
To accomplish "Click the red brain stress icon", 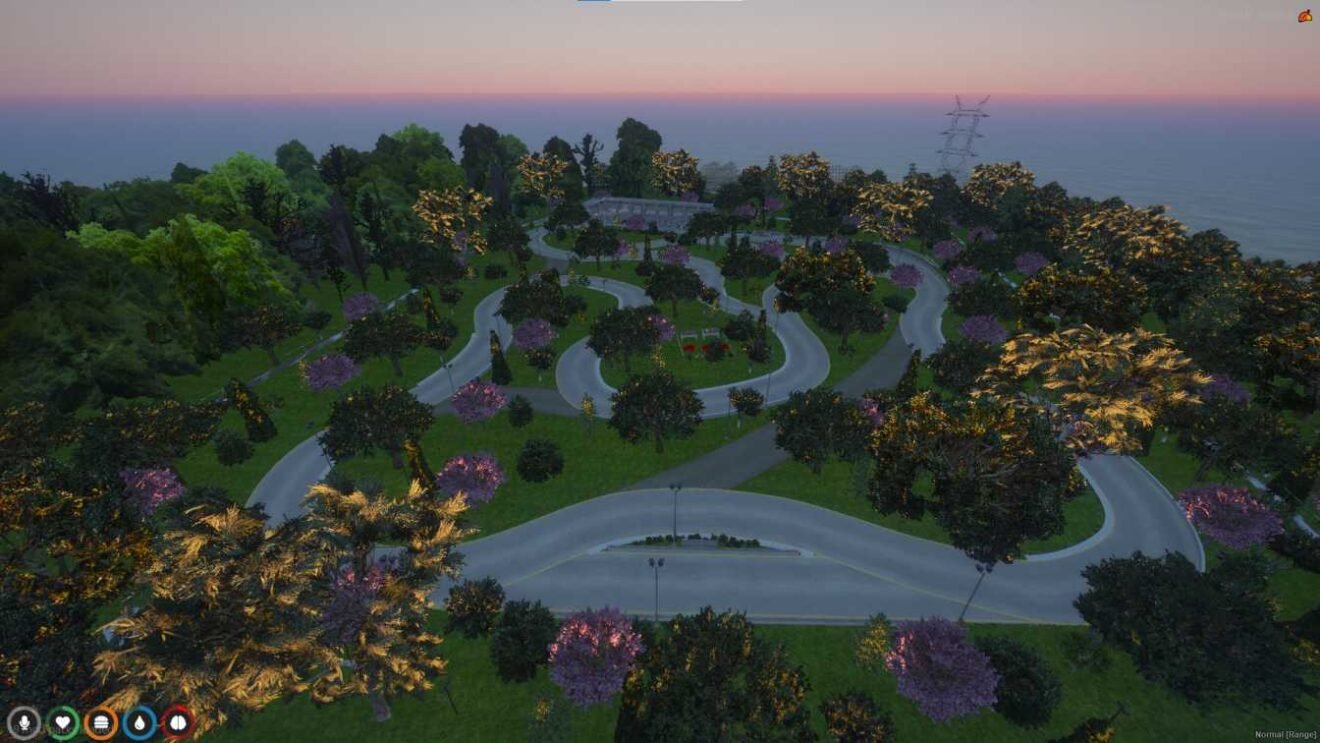I will point(178,722).
